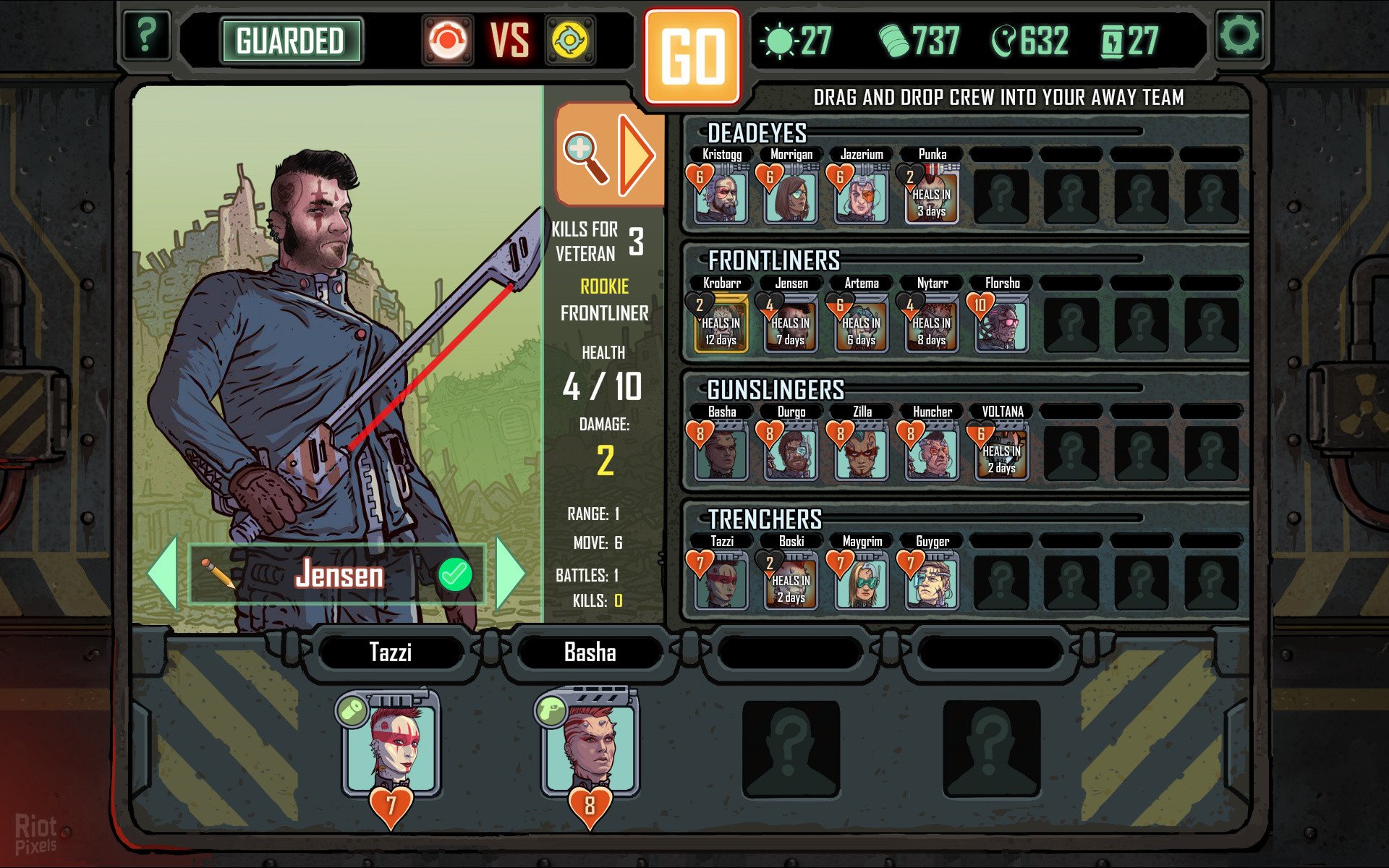1389x868 pixels.
Task: Start the mission with the GO button
Action: pos(692,57)
